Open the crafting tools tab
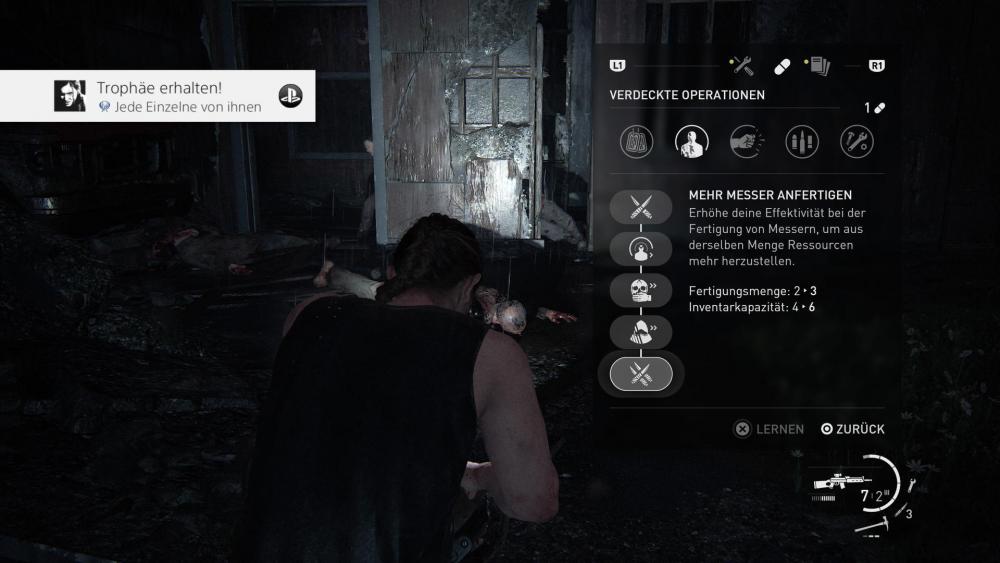The height and width of the screenshot is (563, 1000). 742,66
